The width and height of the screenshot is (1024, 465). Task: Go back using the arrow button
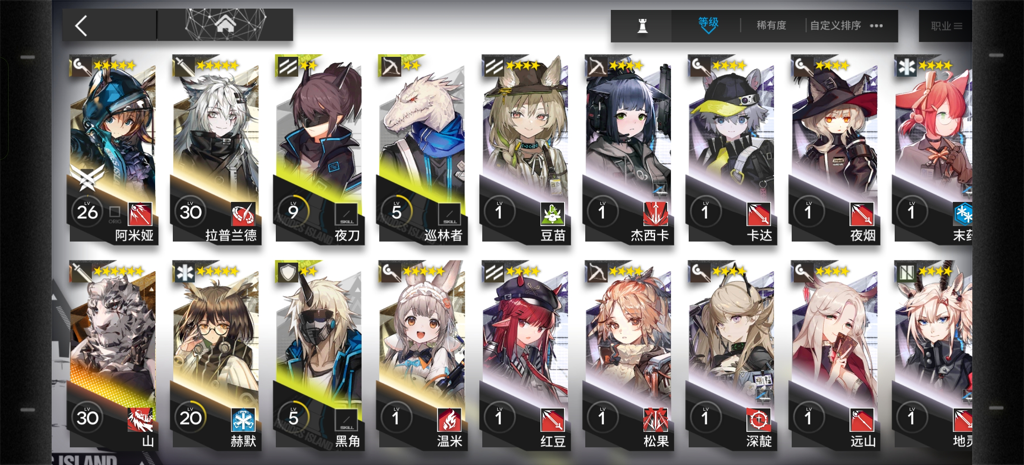tap(82, 26)
